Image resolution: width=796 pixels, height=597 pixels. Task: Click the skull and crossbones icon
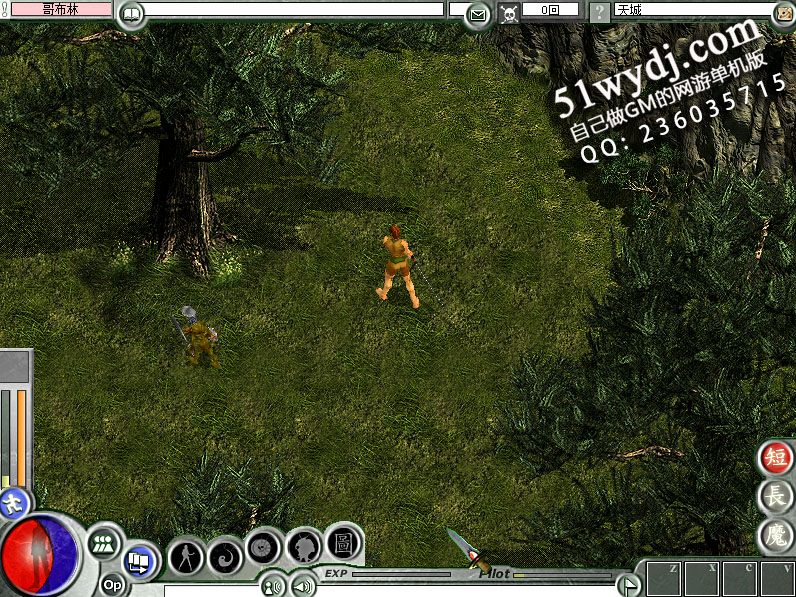509,14
